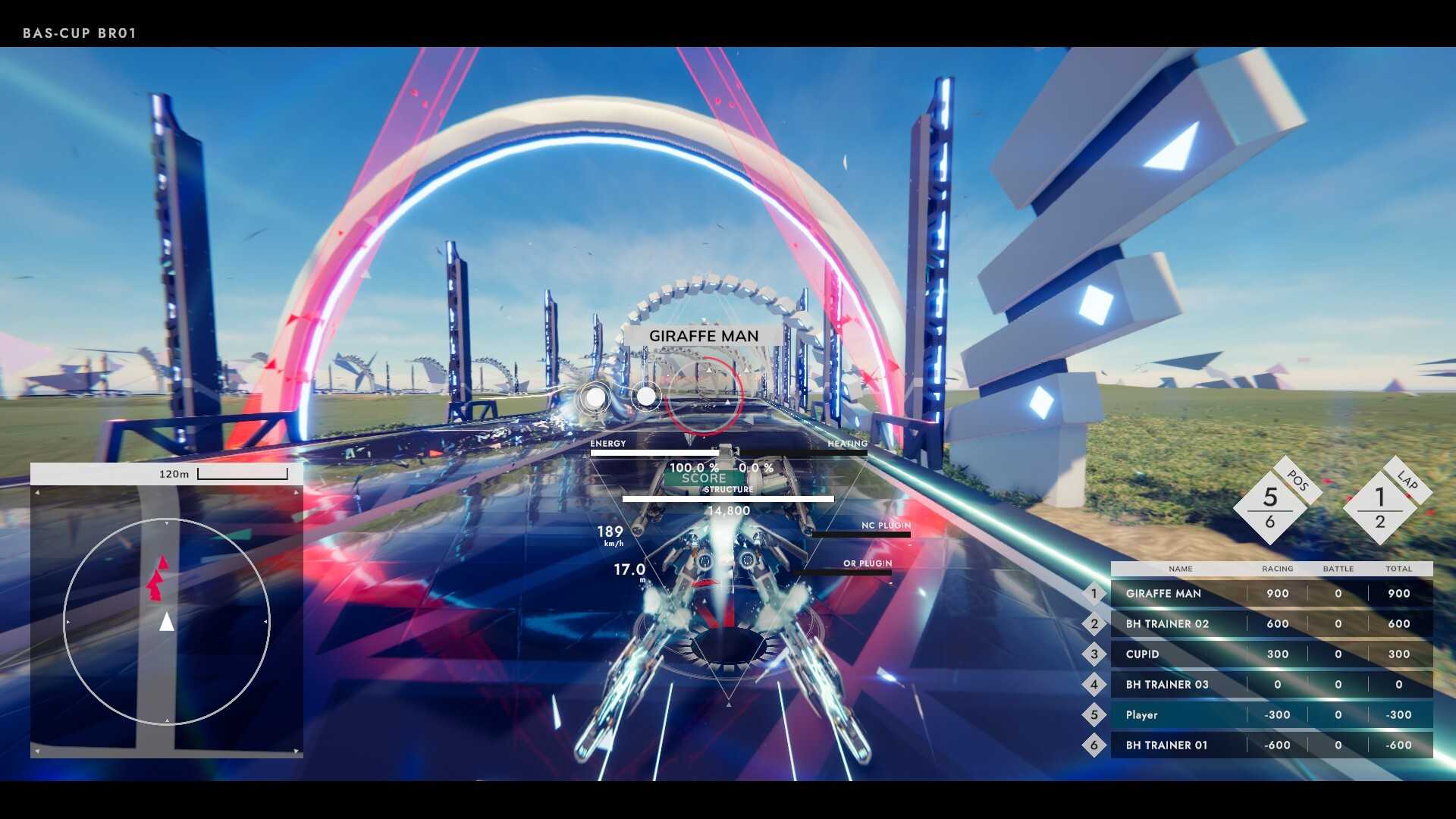The width and height of the screenshot is (1456, 819).
Task: Open the RACING column on the scoreboard
Action: (1277, 569)
